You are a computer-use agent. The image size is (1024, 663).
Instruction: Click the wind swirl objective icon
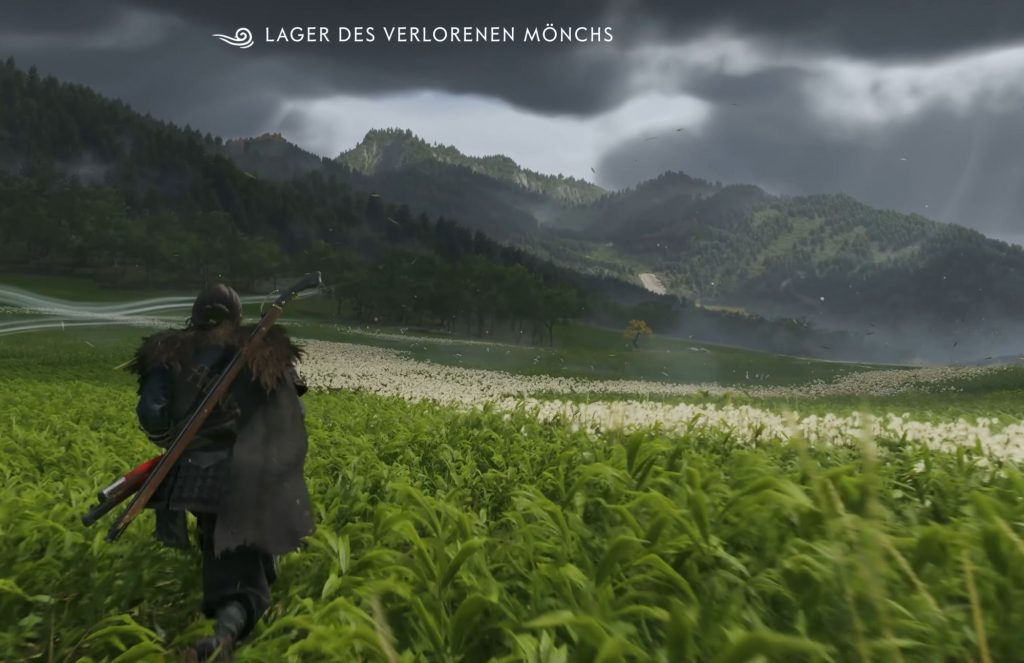pyautogui.click(x=234, y=38)
